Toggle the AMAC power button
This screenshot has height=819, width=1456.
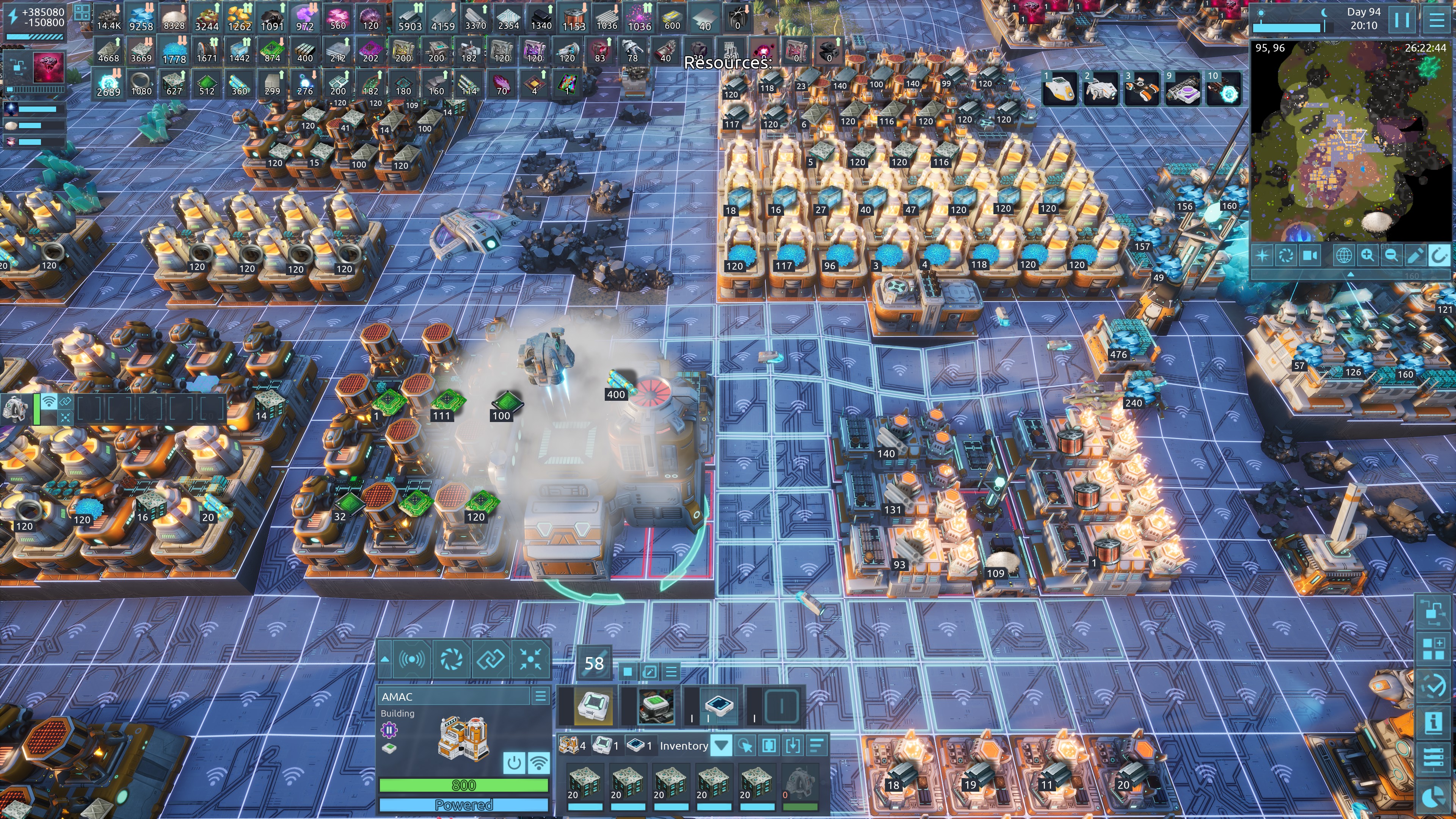click(514, 763)
